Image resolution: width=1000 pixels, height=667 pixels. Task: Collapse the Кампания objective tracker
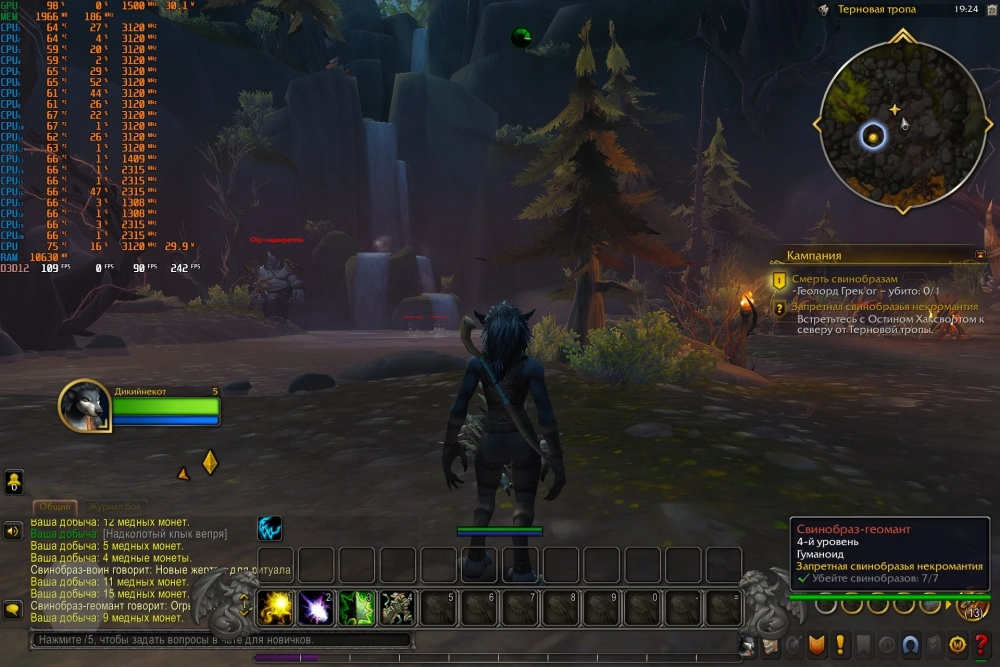coord(980,255)
